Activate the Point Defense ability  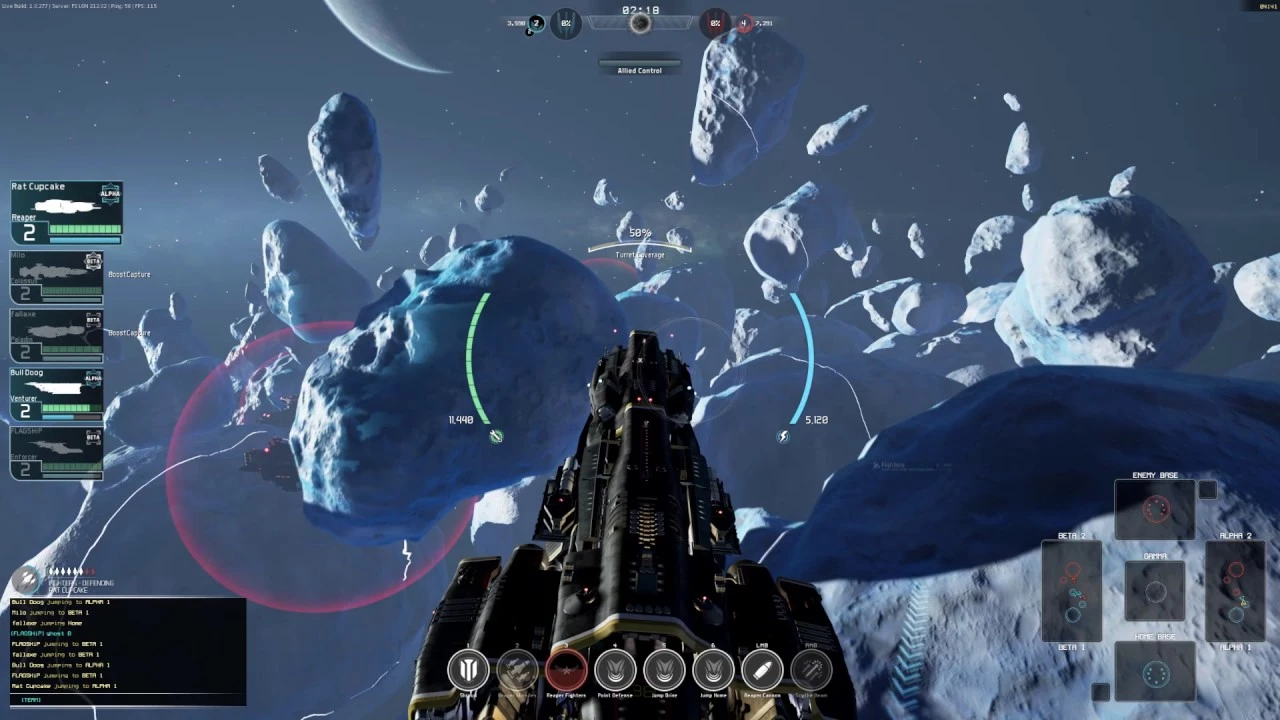(x=615, y=670)
